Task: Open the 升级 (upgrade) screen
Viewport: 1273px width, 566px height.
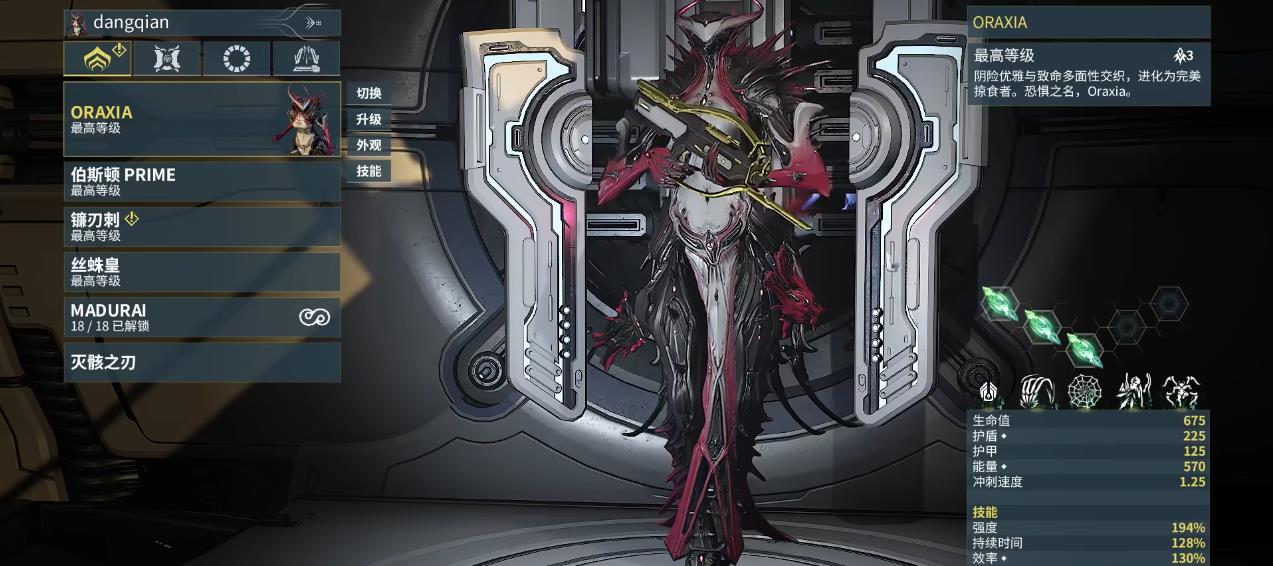Action: (369, 120)
